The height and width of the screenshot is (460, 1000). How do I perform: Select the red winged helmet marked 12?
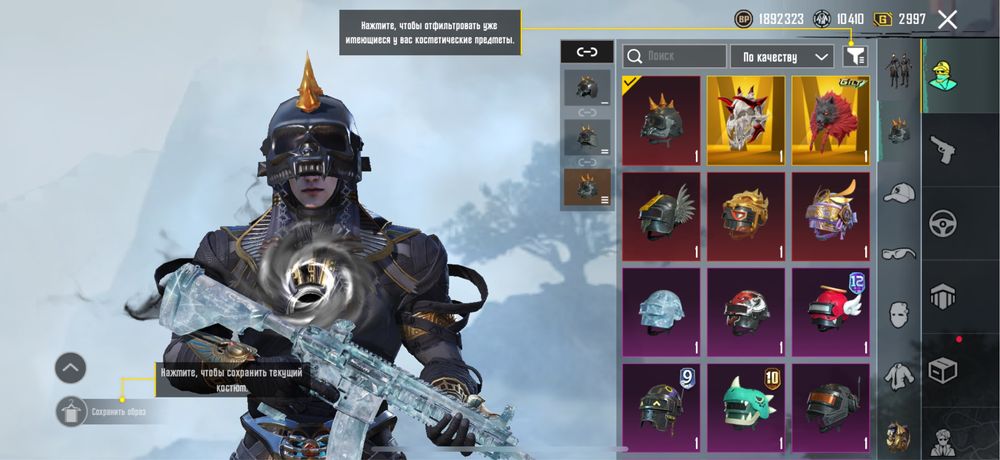[x=831, y=312]
